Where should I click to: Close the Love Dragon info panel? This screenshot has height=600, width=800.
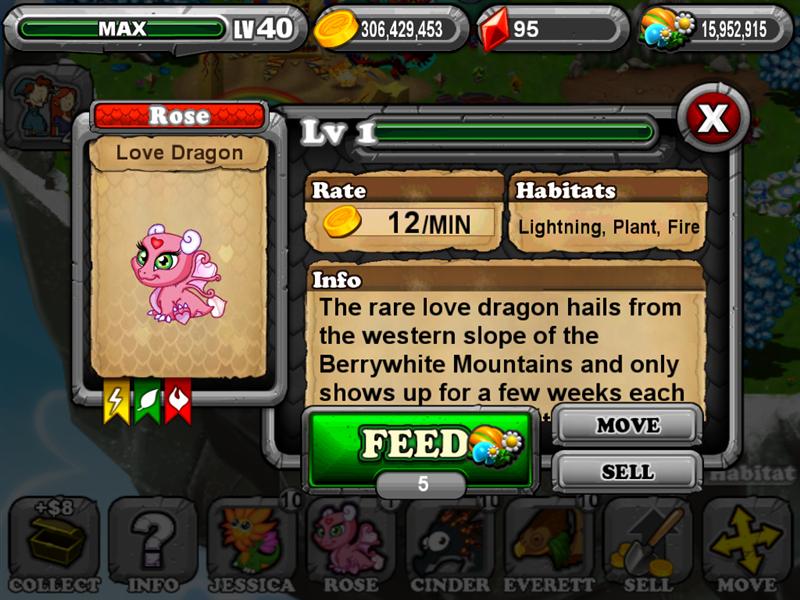[x=712, y=120]
